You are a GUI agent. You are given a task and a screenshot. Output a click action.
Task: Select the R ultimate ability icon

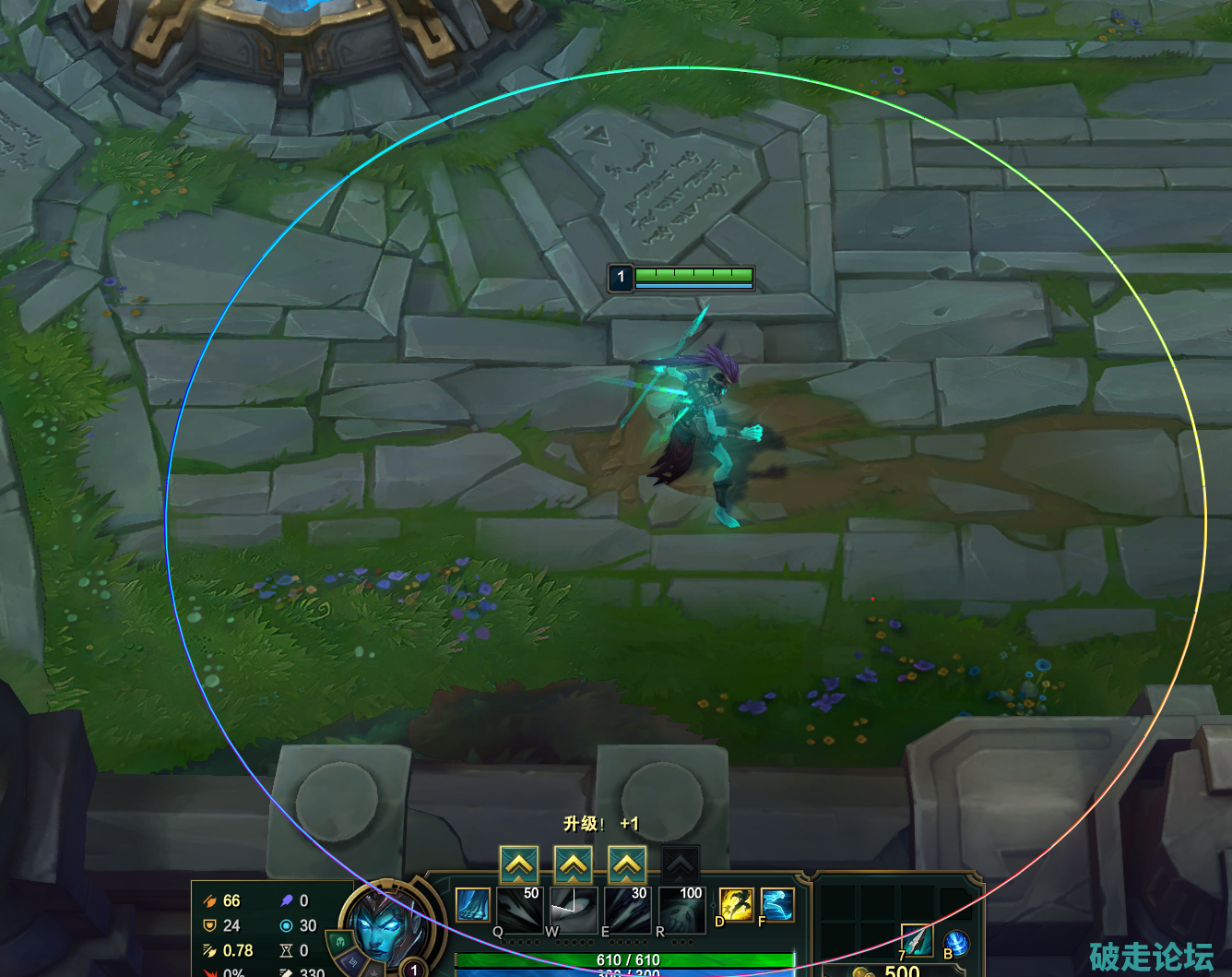pyautogui.click(x=682, y=910)
